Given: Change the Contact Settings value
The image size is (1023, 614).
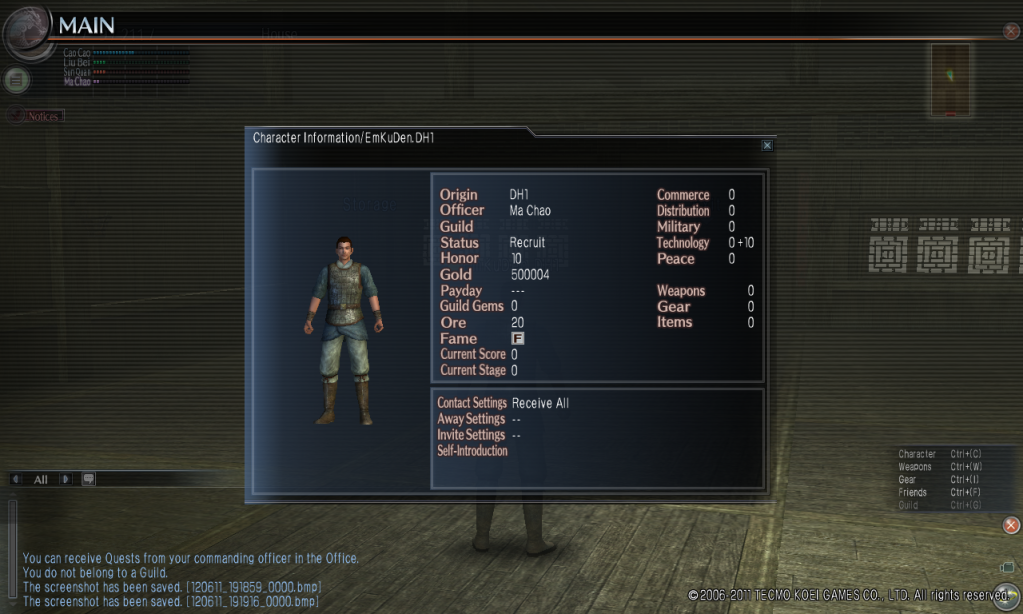Looking at the screenshot, I should [x=540, y=404].
